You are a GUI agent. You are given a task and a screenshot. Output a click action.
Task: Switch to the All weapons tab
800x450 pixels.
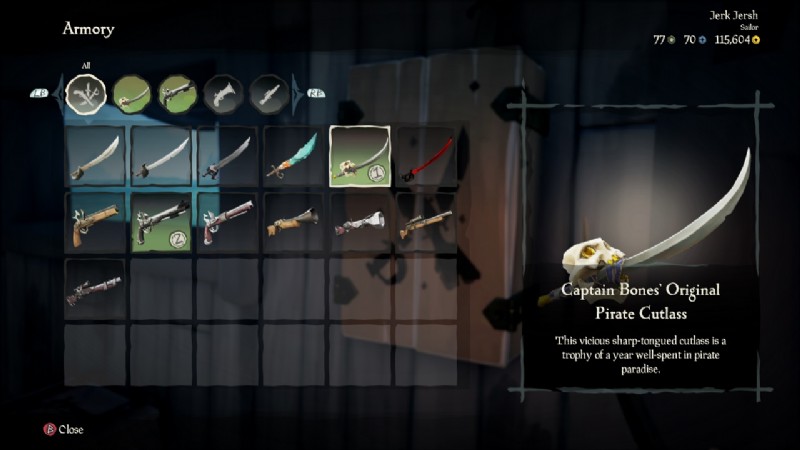tap(87, 94)
